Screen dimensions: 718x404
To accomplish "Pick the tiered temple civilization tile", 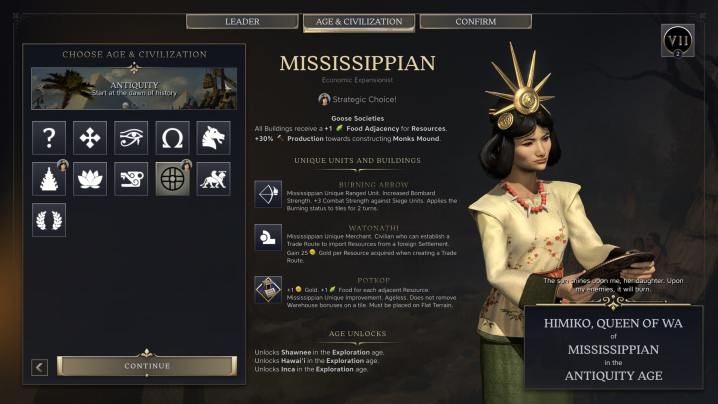I will point(50,179).
